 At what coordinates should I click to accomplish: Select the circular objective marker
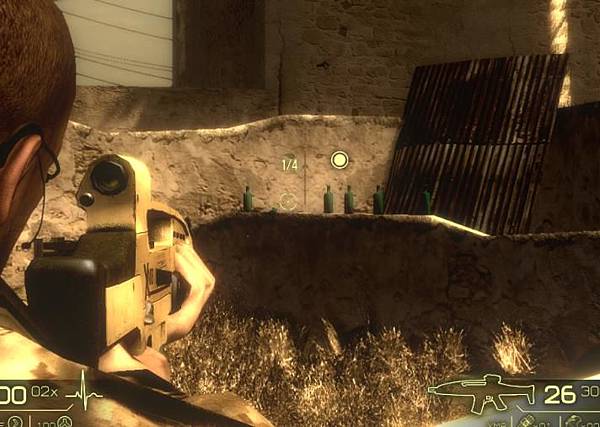[339, 160]
